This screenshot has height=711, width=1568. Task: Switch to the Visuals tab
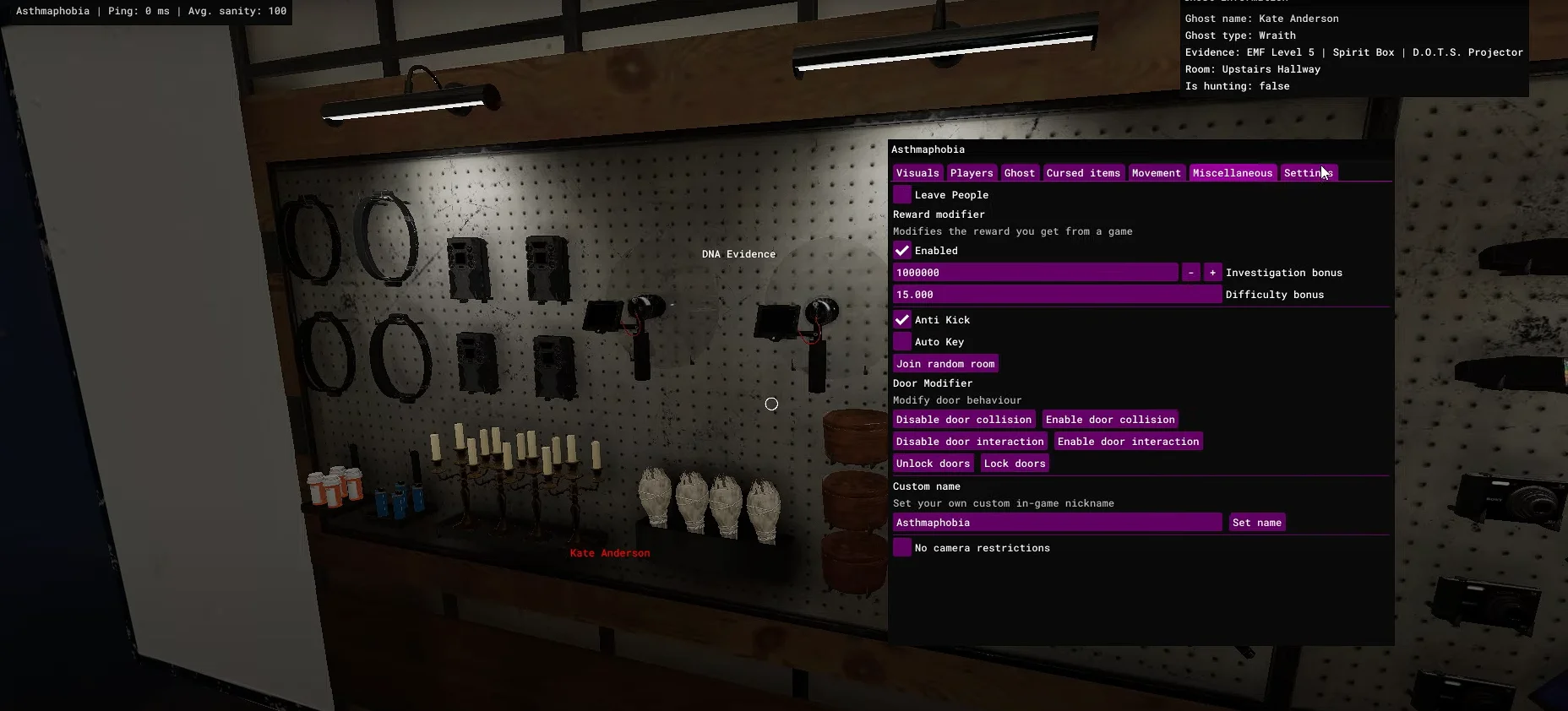917,173
